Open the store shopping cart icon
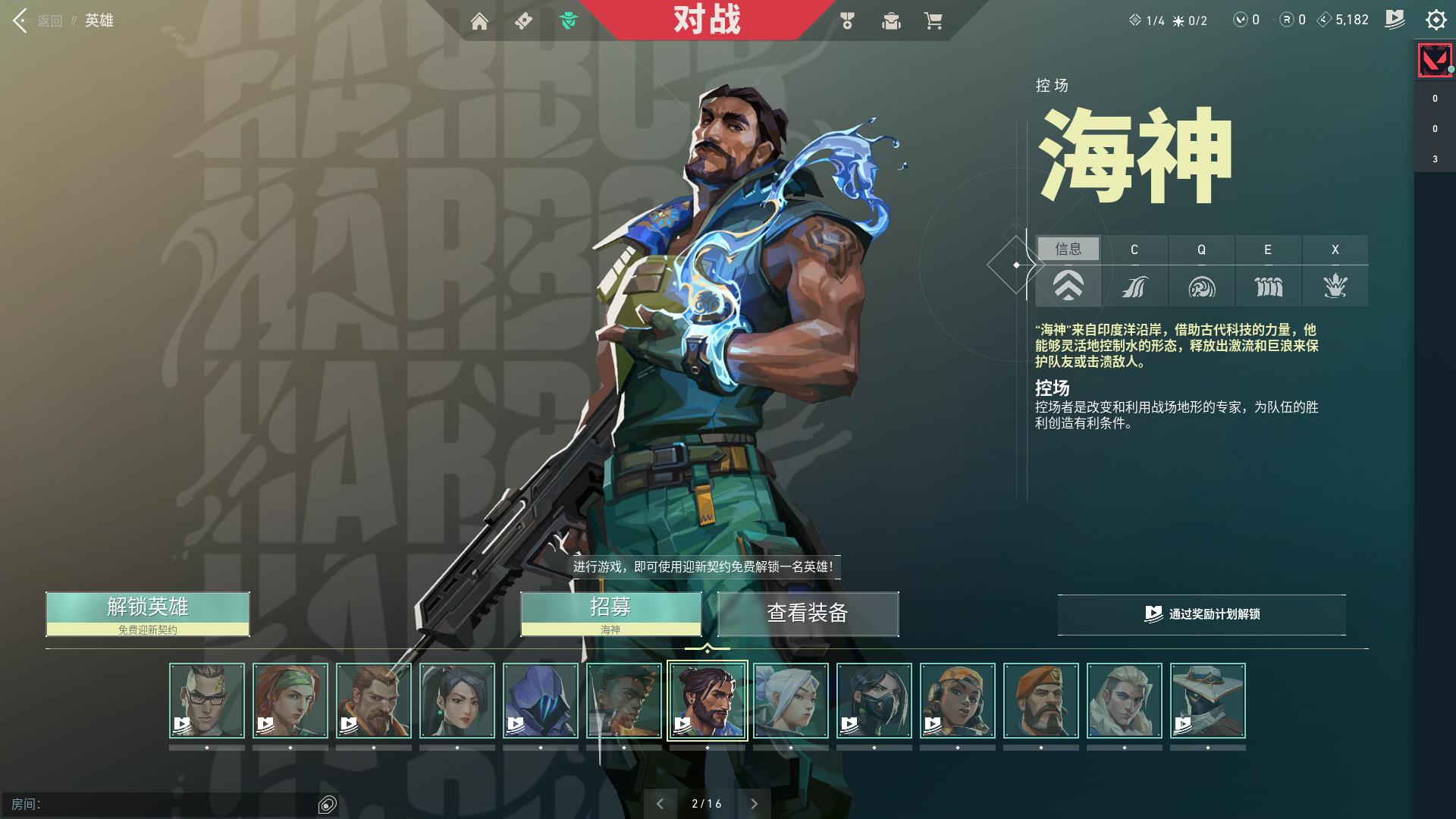1456x819 pixels. (x=935, y=22)
